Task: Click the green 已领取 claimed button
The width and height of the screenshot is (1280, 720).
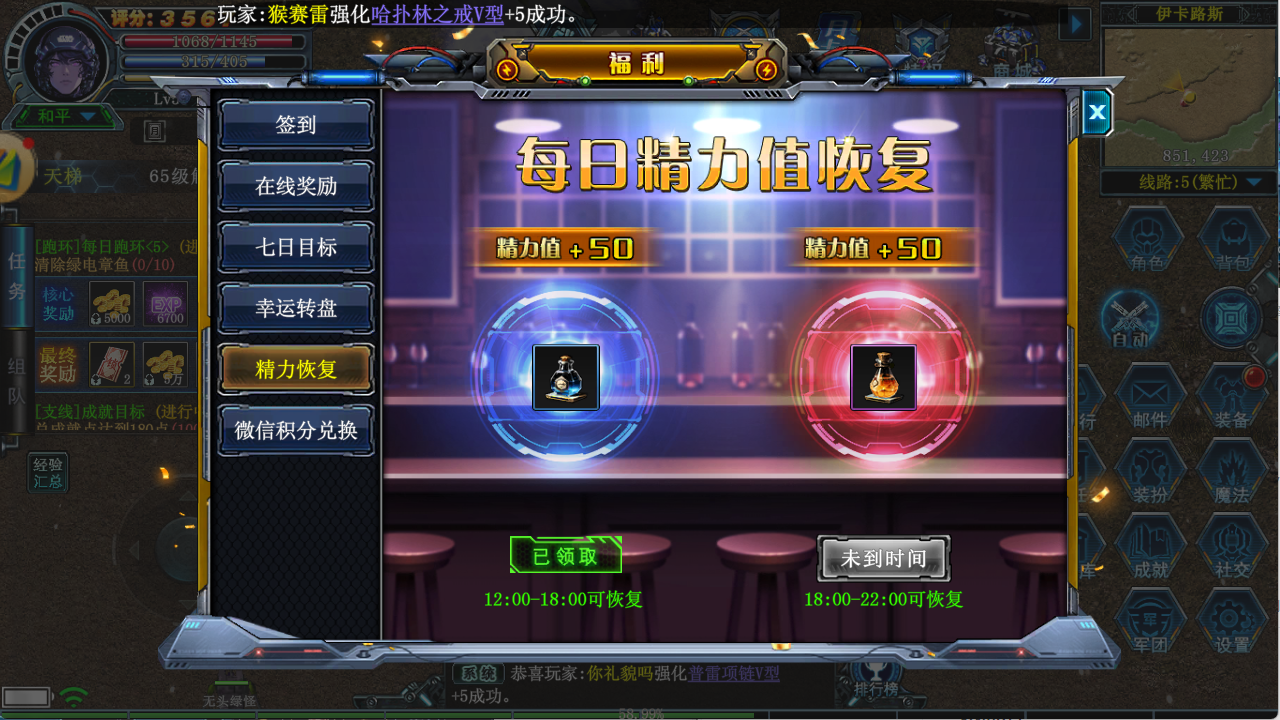Action: pos(565,555)
